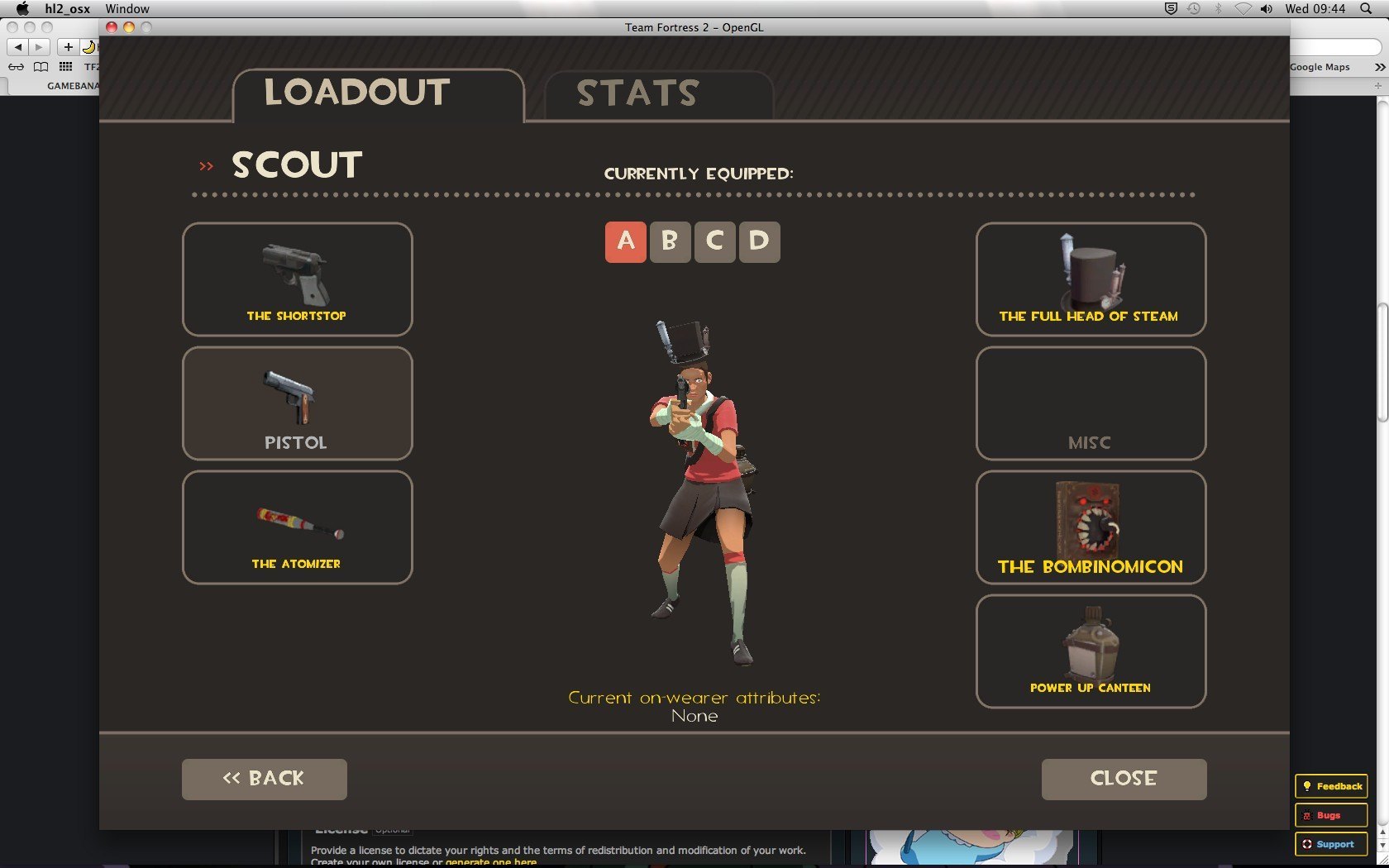Choose loadout preset D
The width and height of the screenshot is (1389, 868).
pos(759,242)
